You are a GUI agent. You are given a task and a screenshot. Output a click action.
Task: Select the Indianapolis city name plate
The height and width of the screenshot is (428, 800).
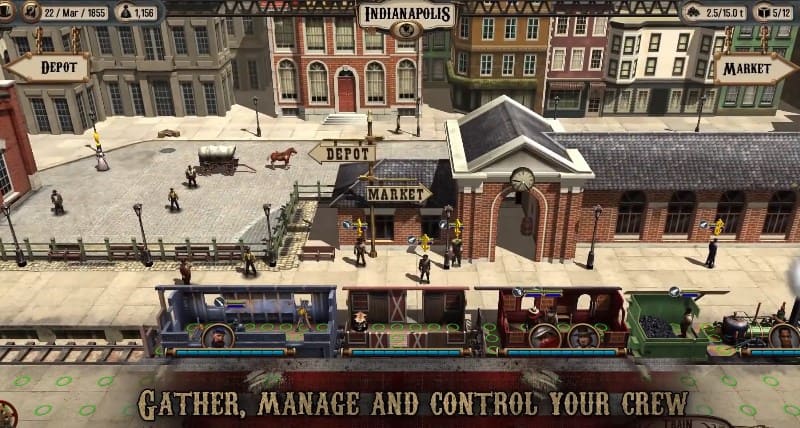(x=405, y=14)
